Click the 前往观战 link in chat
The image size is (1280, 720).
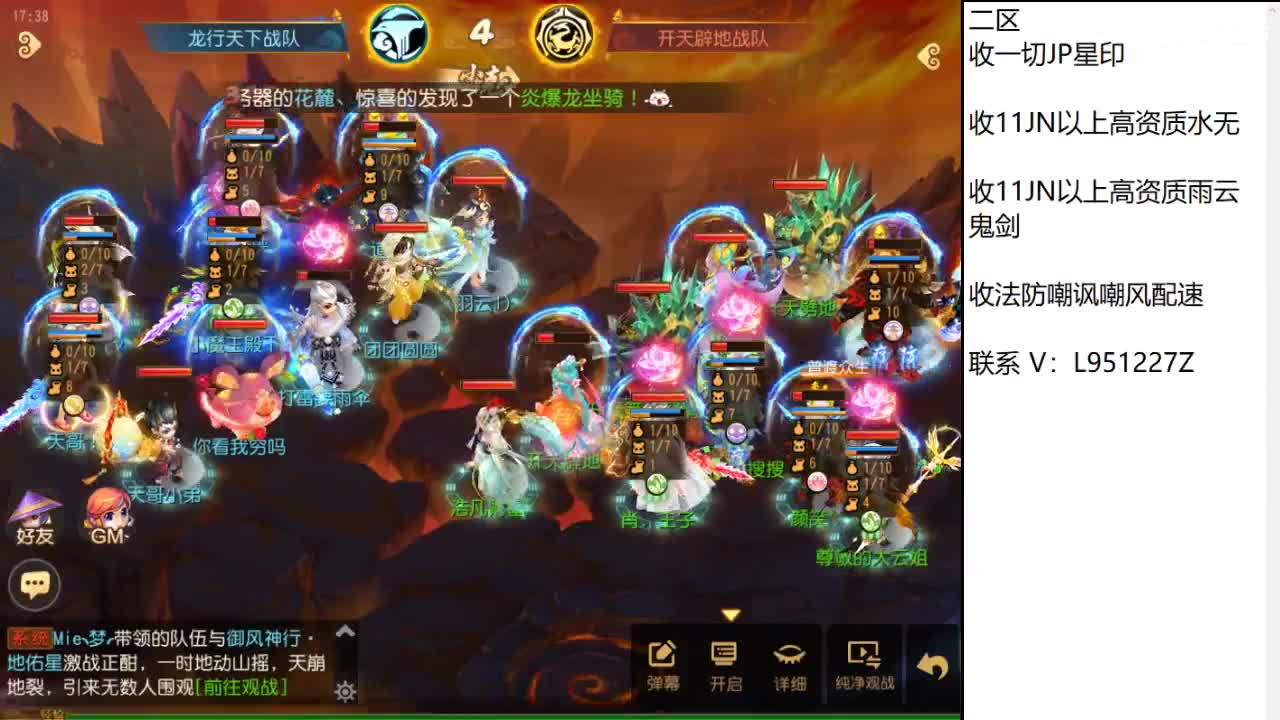(x=243, y=688)
